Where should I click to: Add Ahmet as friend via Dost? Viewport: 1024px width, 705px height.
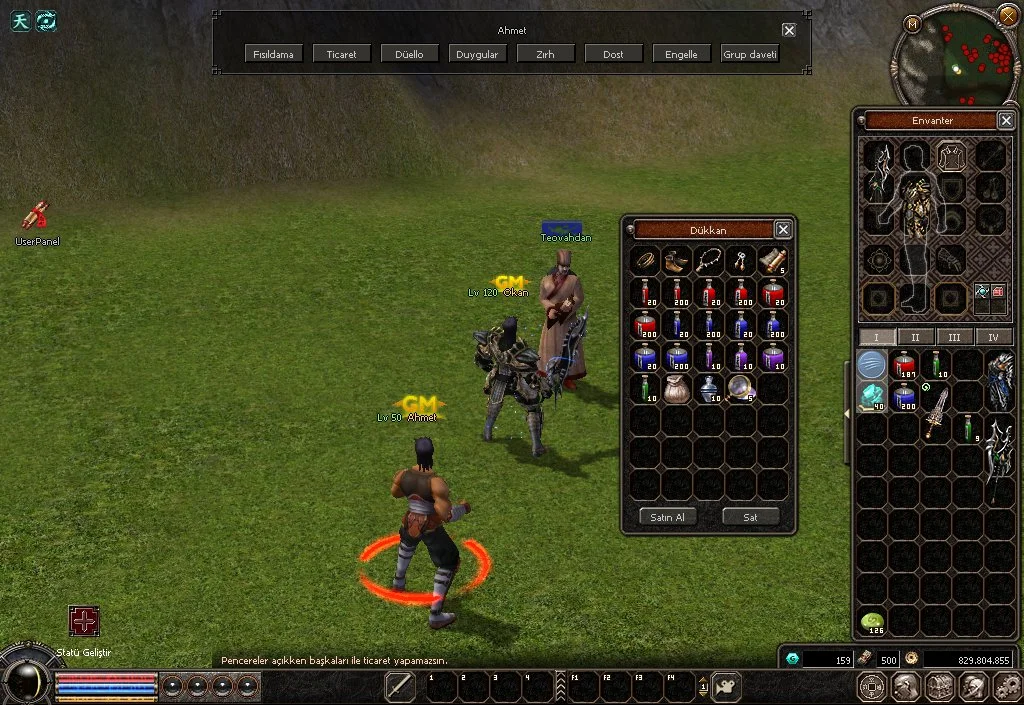[613, 54]
